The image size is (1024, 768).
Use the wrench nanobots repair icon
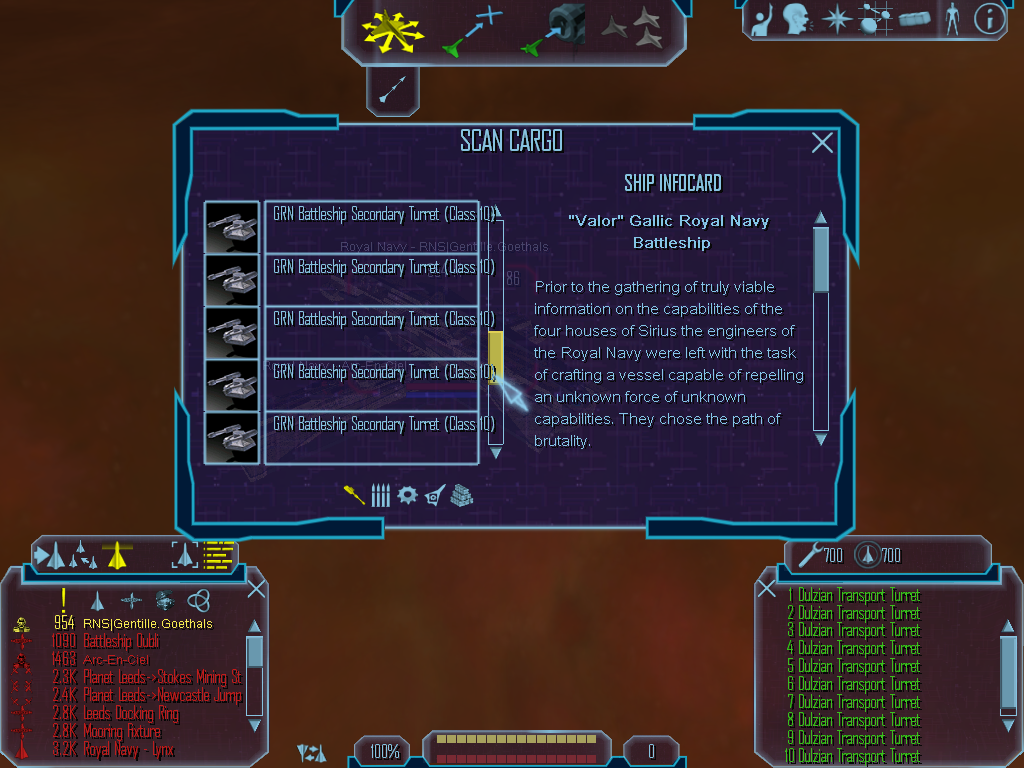[806, 554]
